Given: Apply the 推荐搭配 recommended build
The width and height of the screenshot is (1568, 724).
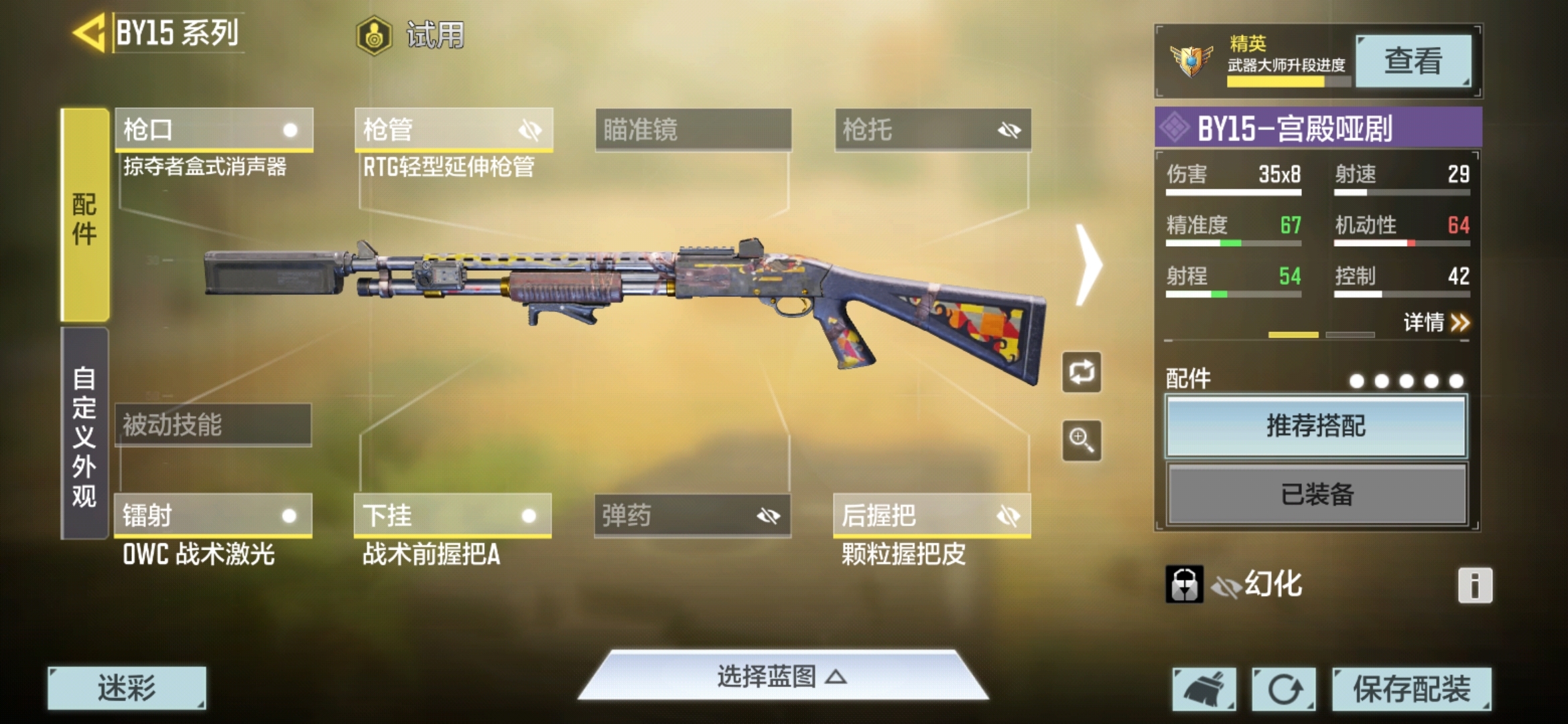Looking at the screenshot, I should pos(1316,426).
